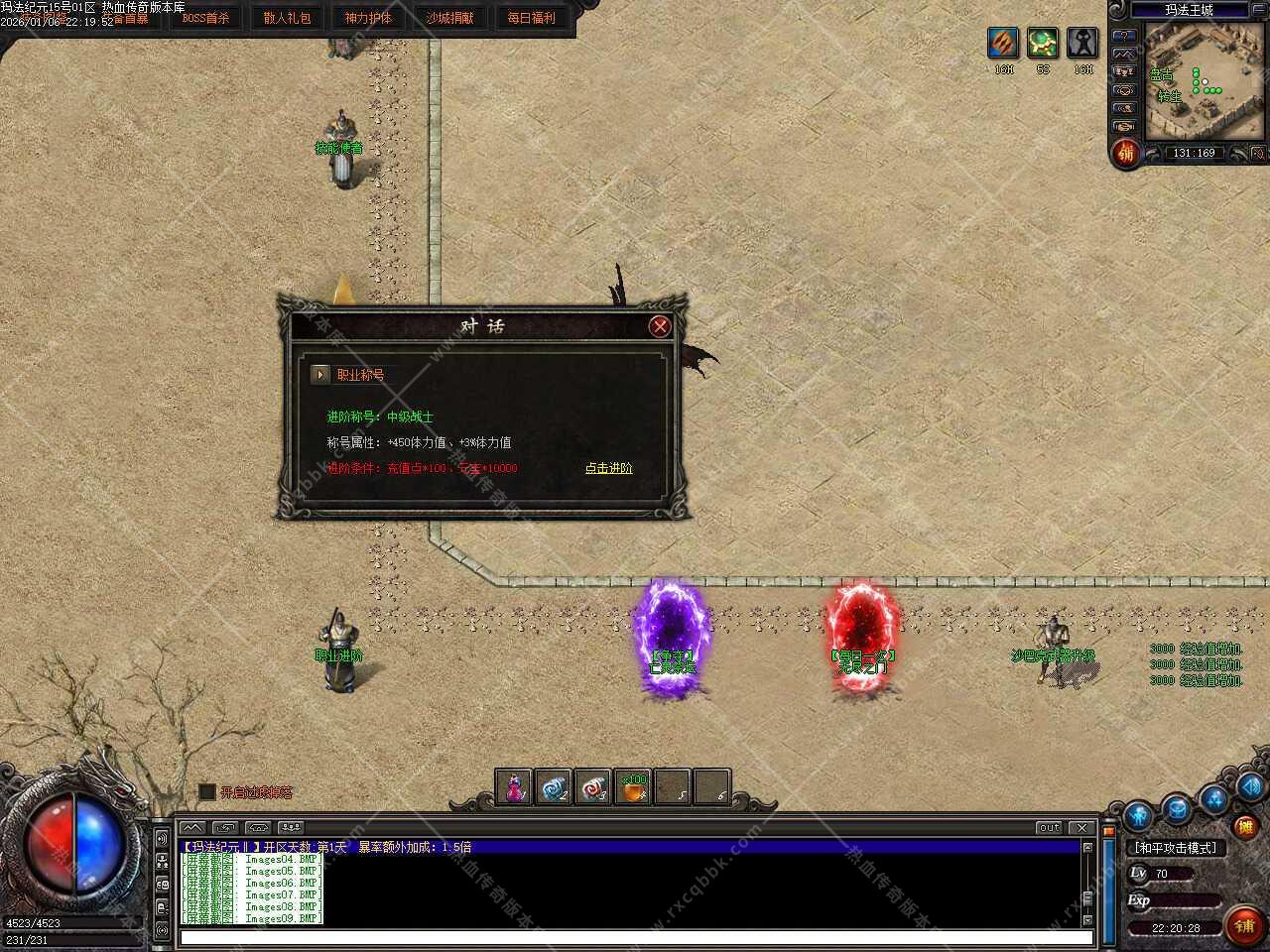Open the 每日福利 daily rewards menu

pos(531,18)
